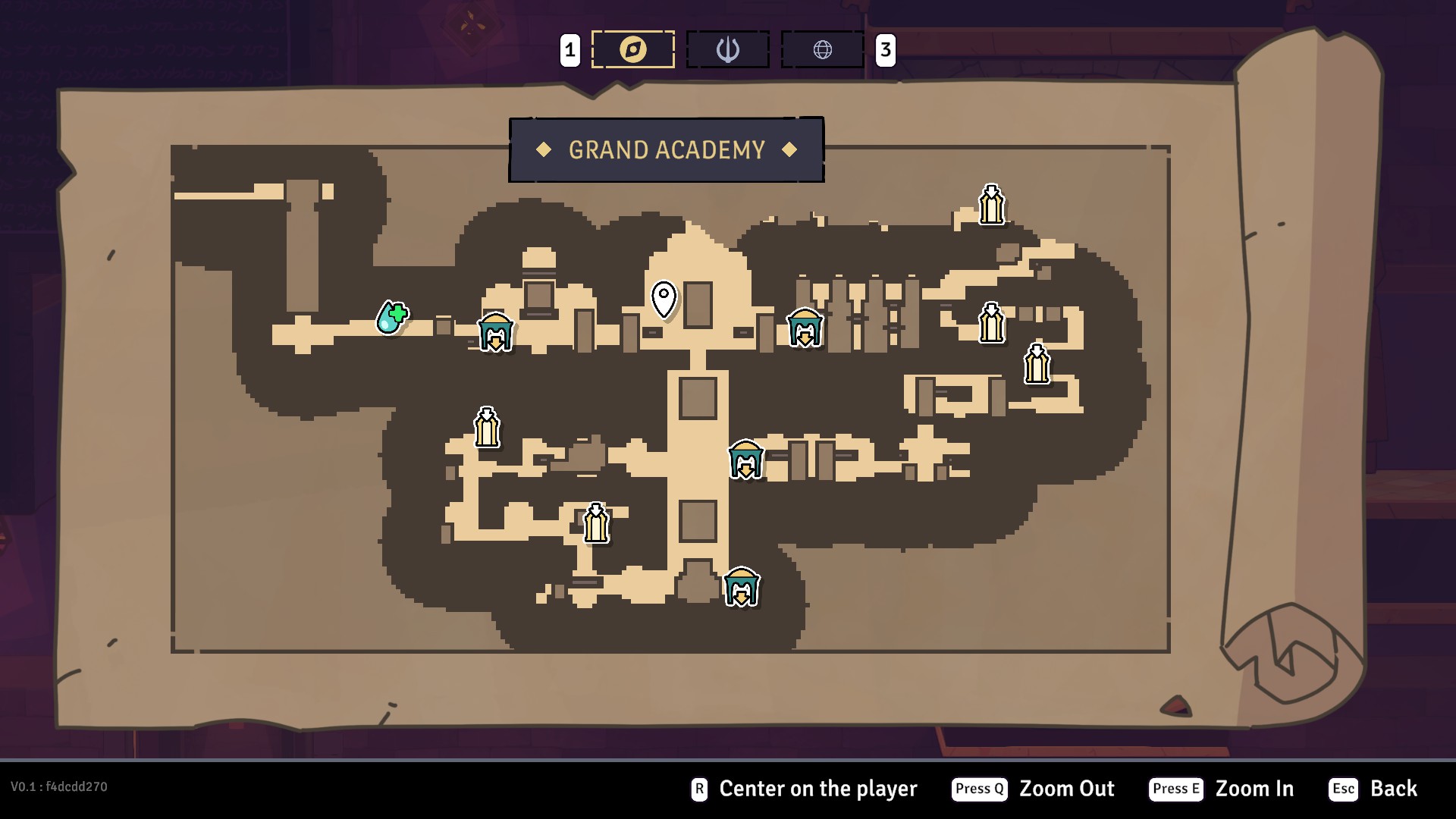1456x819 pixels.
Task: Click the green healing drop map marker
Action: (x=392, y=317)
